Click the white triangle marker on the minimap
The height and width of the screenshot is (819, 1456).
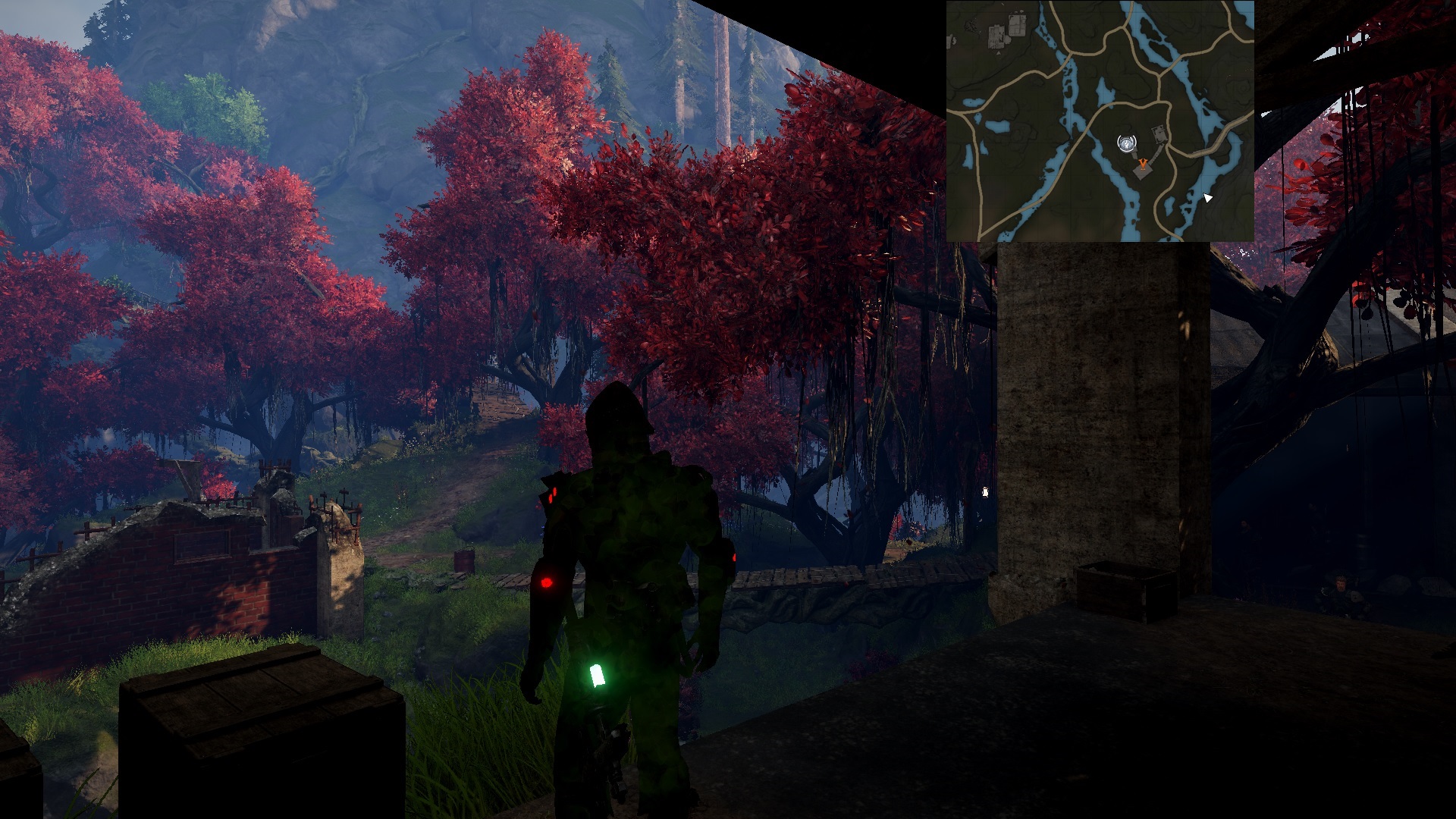1207,198
